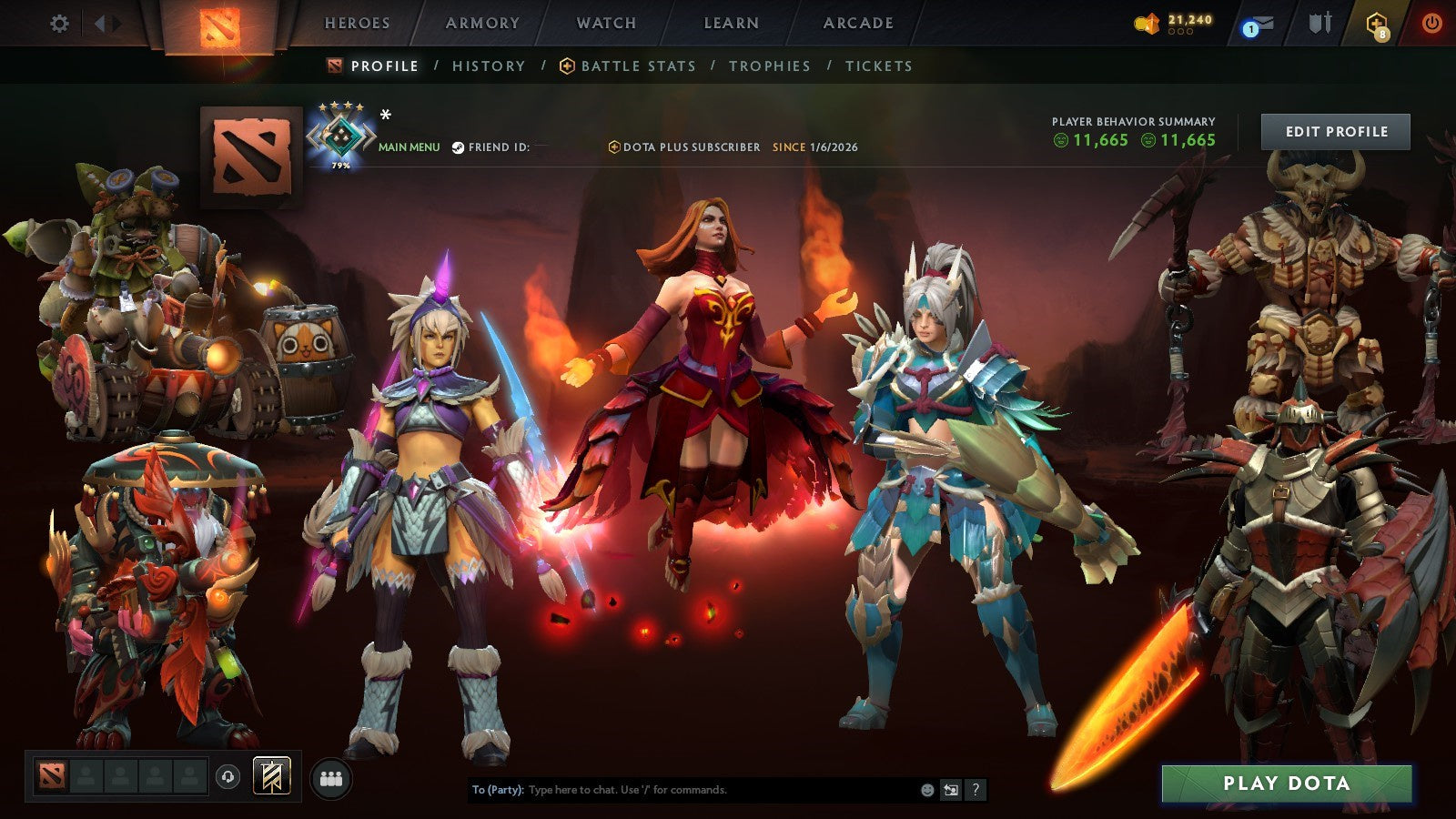Open the Watch menu in the top bar
Screen dimensions: 1456x819
603,24
